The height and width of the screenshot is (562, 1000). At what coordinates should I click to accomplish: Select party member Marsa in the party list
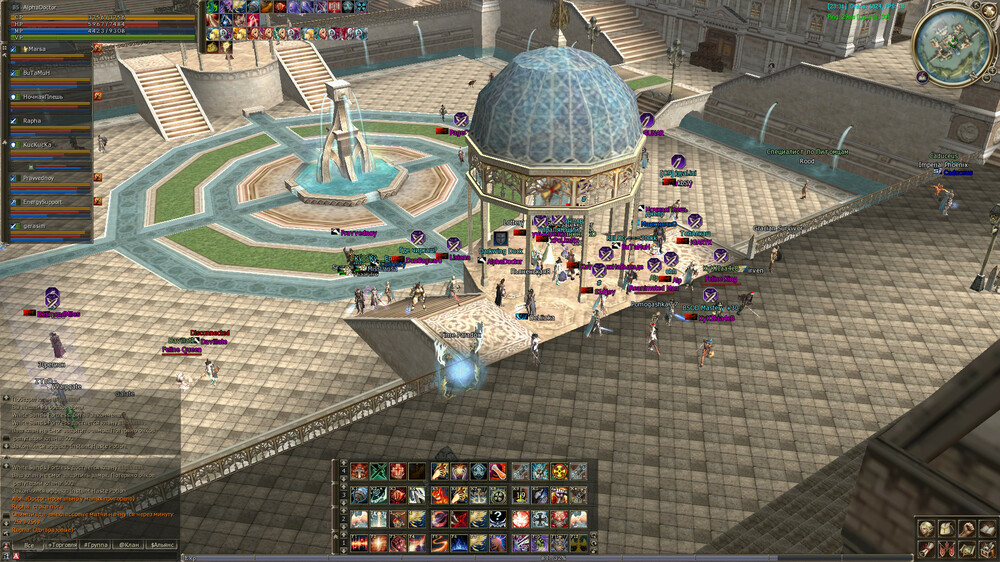click(x=45, y=49)
